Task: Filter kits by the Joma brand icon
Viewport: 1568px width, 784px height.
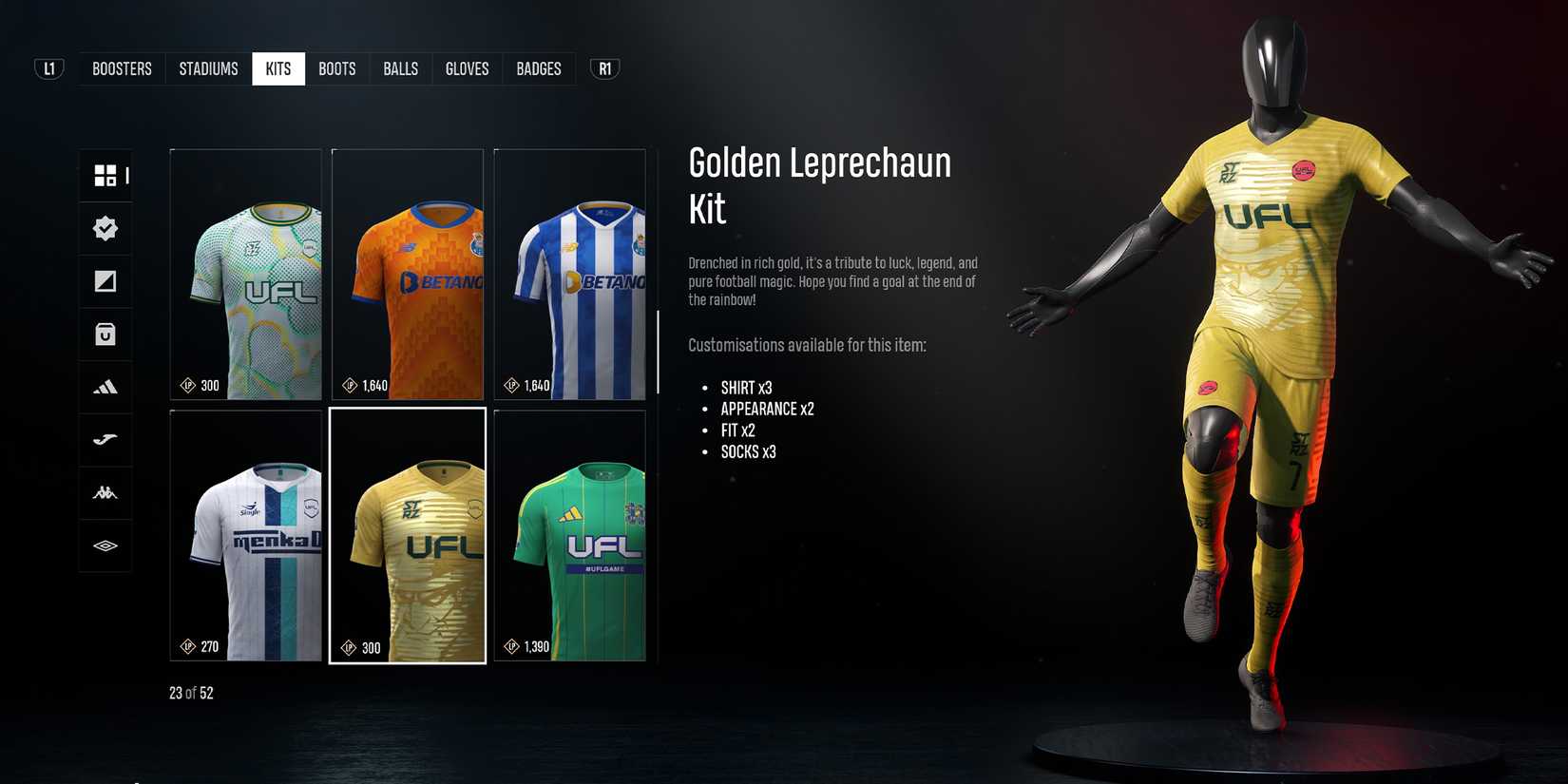Action: (x=105, y=440)
